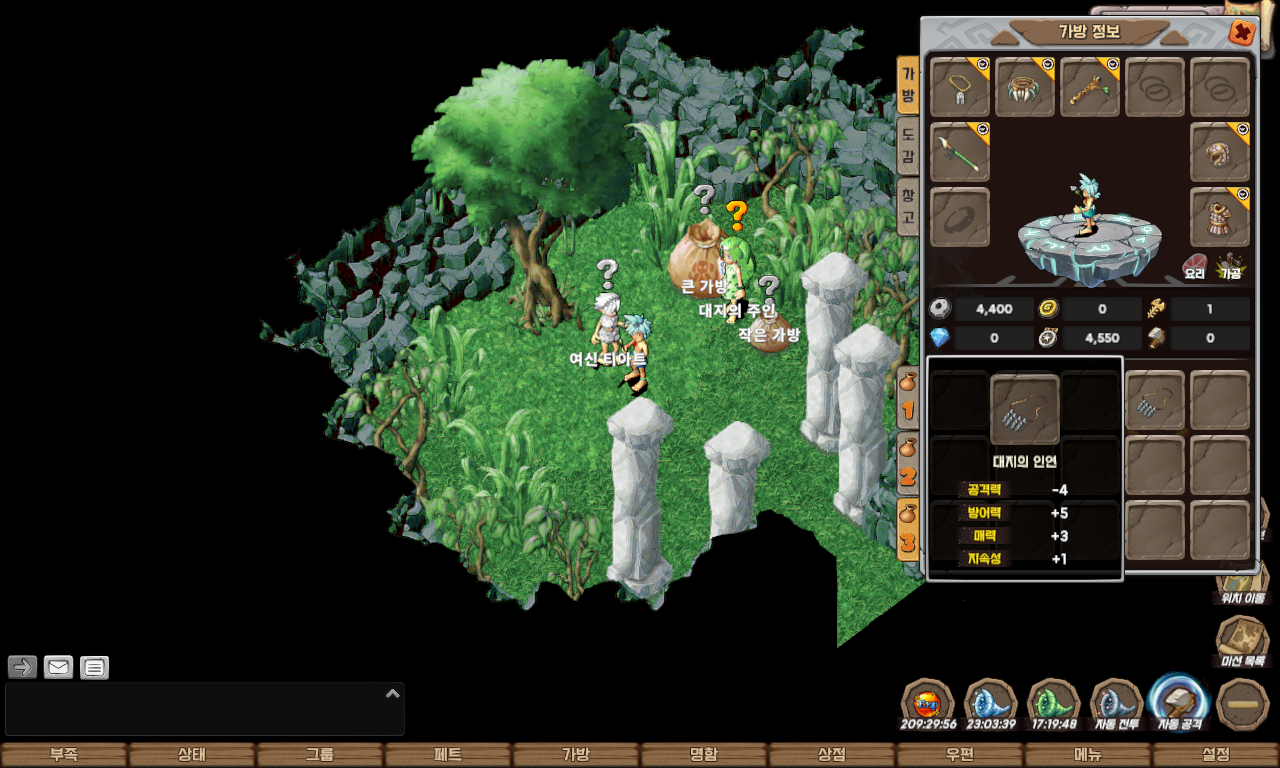Open the 요리 cooking button

(x=1195, y=265)
